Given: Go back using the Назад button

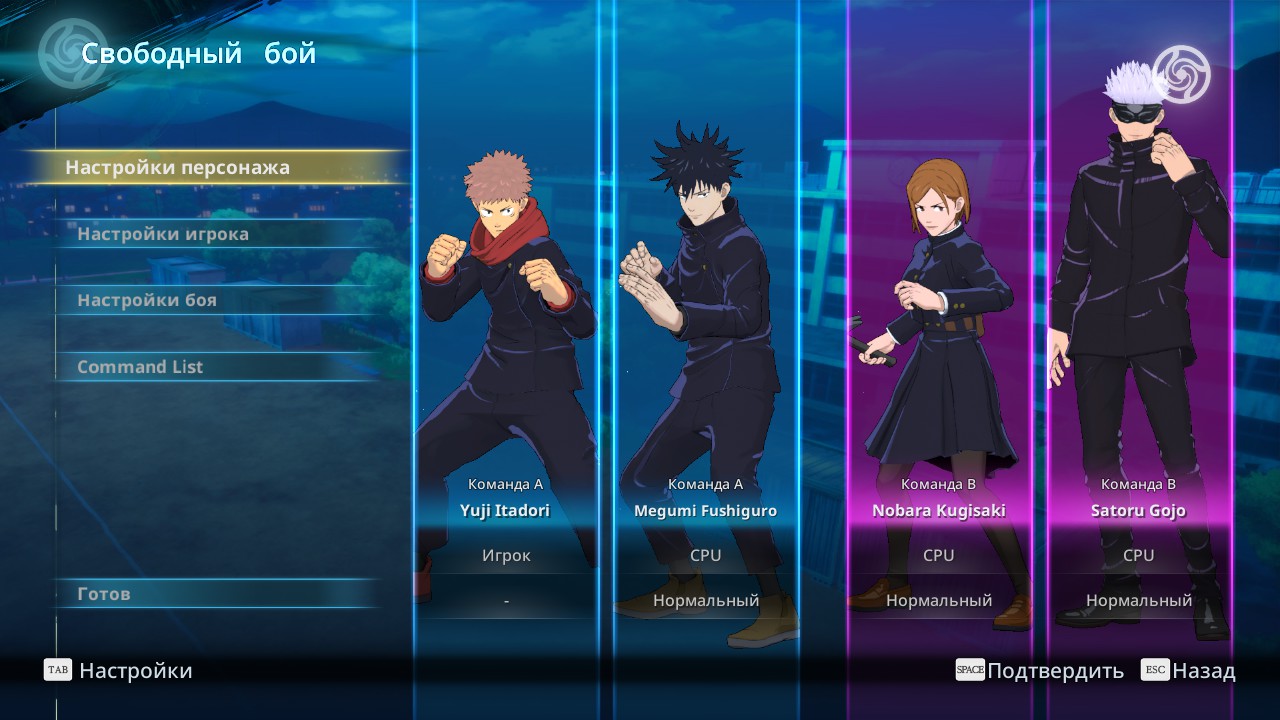Looking at the screenshot, I should [x=1203, y=671].
